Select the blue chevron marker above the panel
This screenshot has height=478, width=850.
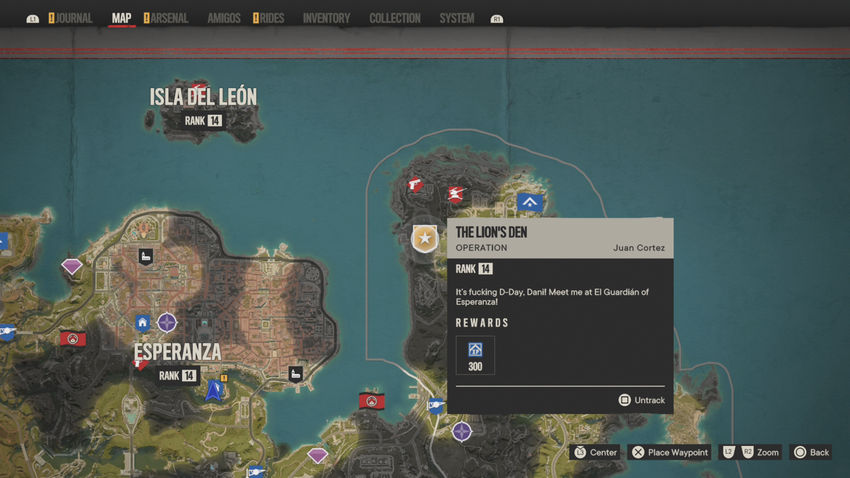(x=530, y=203)
